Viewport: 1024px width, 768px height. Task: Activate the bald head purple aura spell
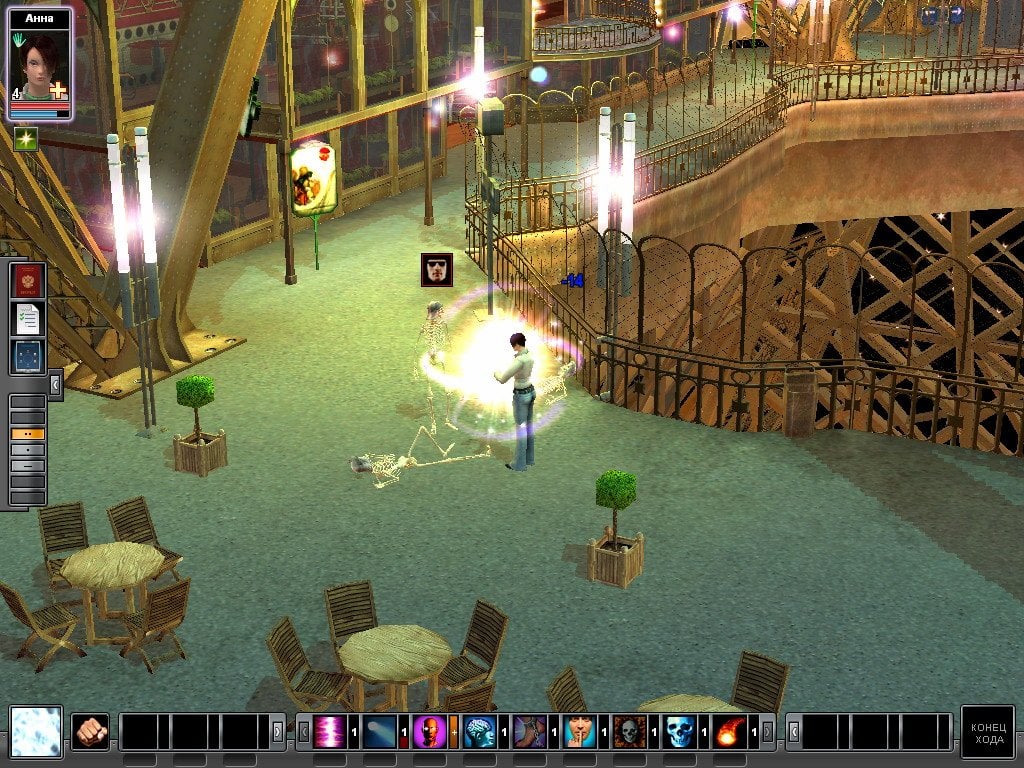[x=430, y=732]
